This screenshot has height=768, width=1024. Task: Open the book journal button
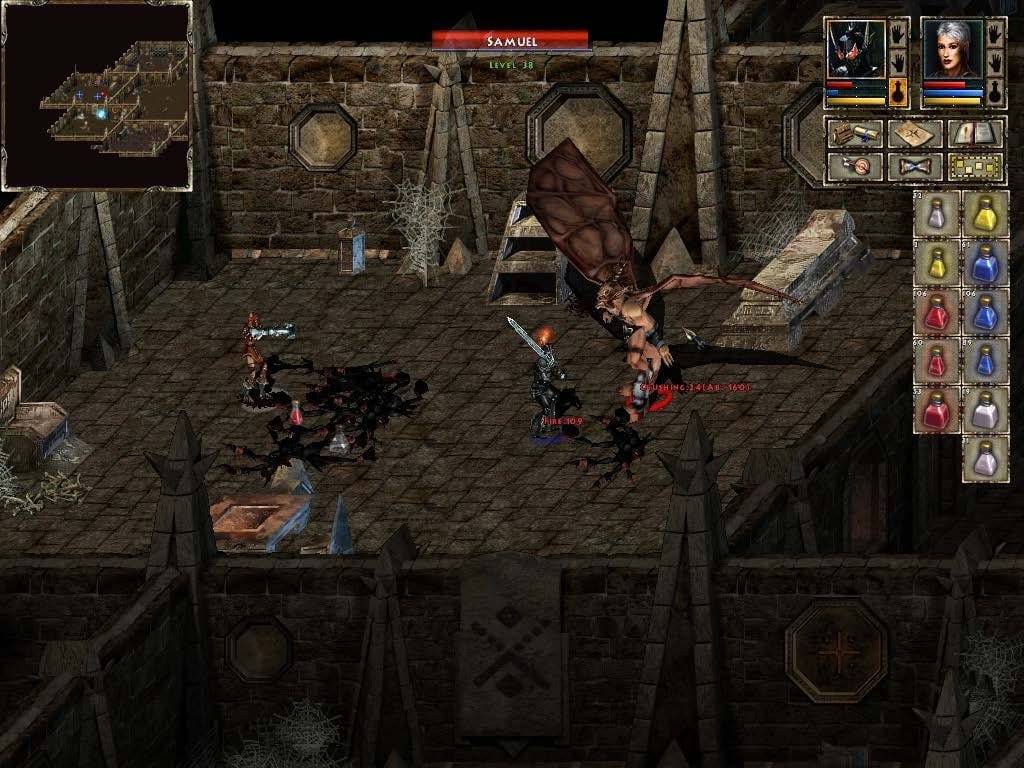point(976,134)
